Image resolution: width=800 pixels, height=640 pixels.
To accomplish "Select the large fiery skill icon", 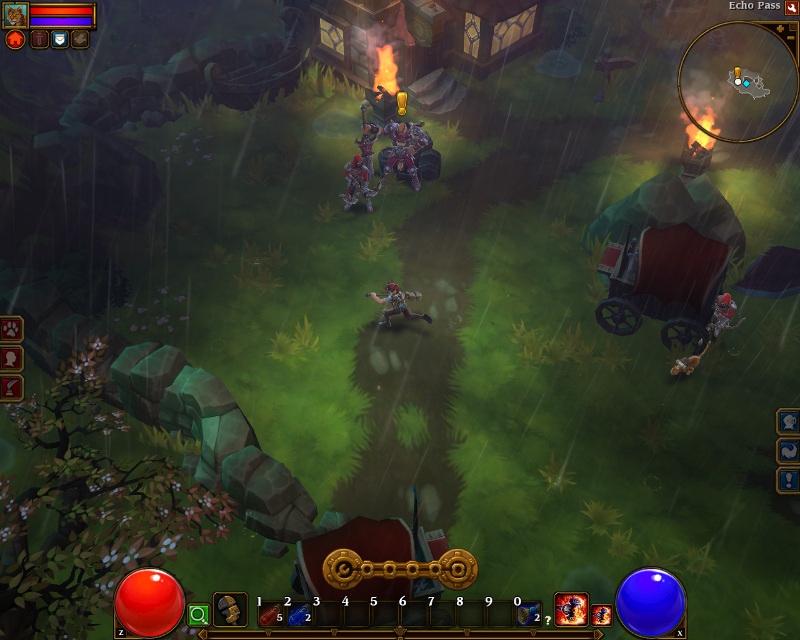I will (571, 609).
